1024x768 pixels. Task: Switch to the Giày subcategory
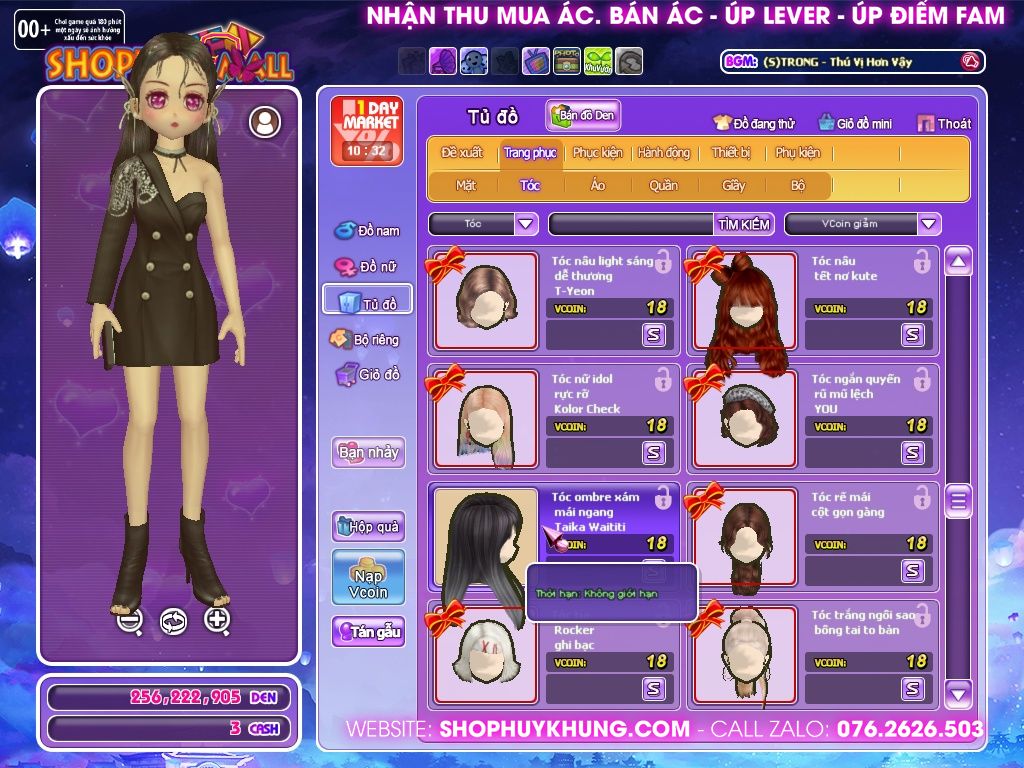pyautogui.click(x=734, y=185)
